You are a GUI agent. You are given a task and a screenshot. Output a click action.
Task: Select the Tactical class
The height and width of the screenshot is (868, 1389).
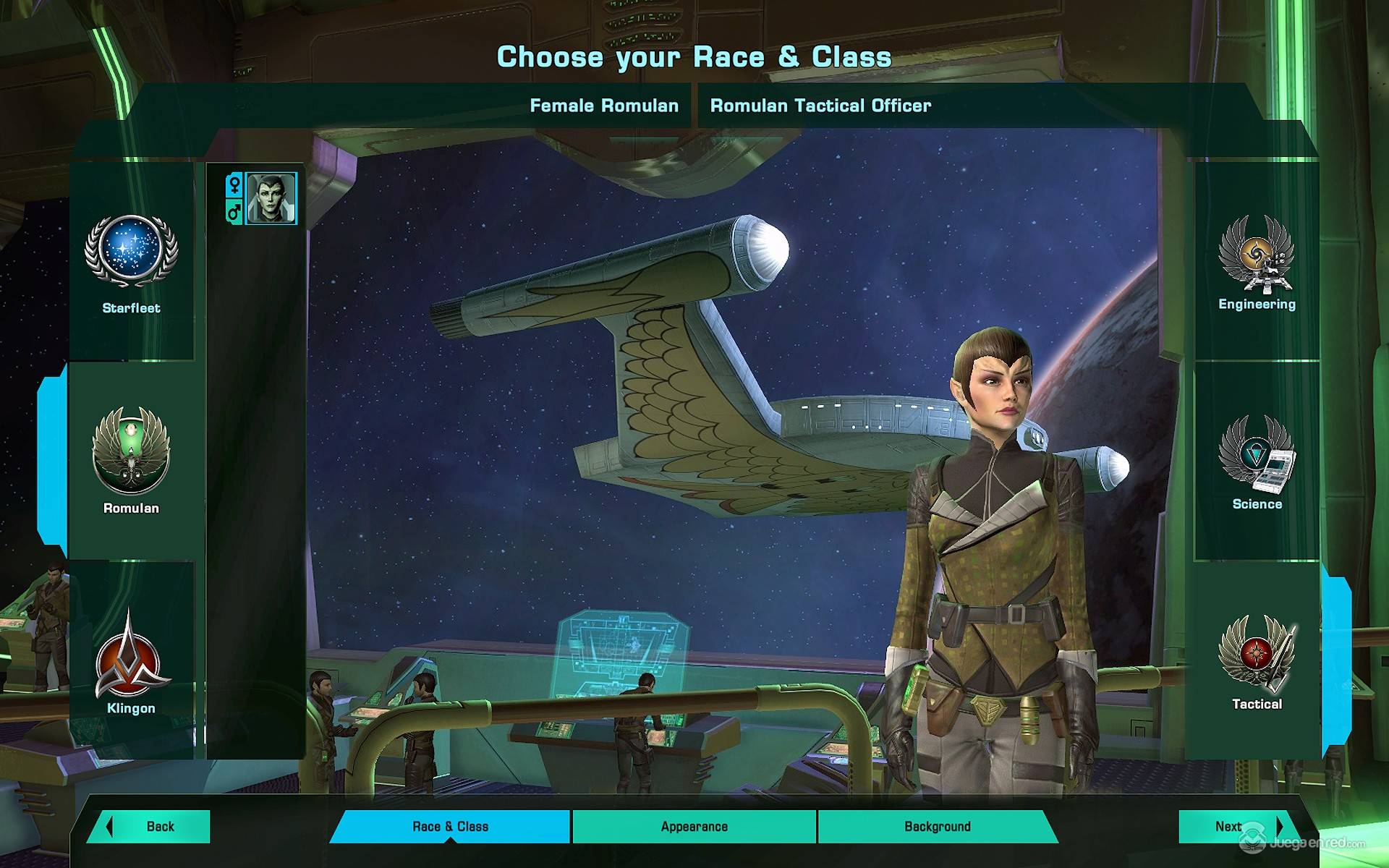point(1257,653)
